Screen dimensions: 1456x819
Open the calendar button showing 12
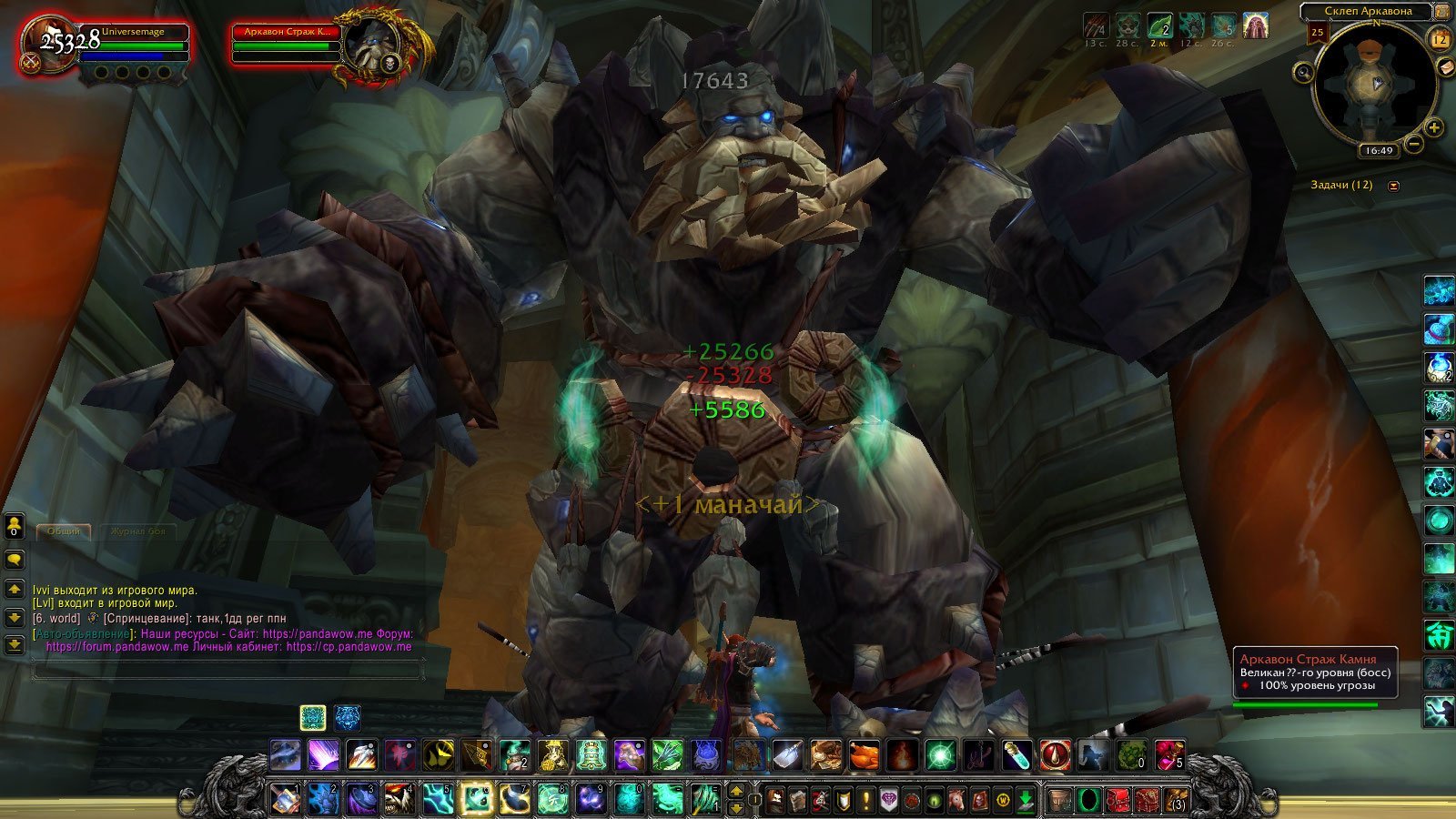[1439, 38]
